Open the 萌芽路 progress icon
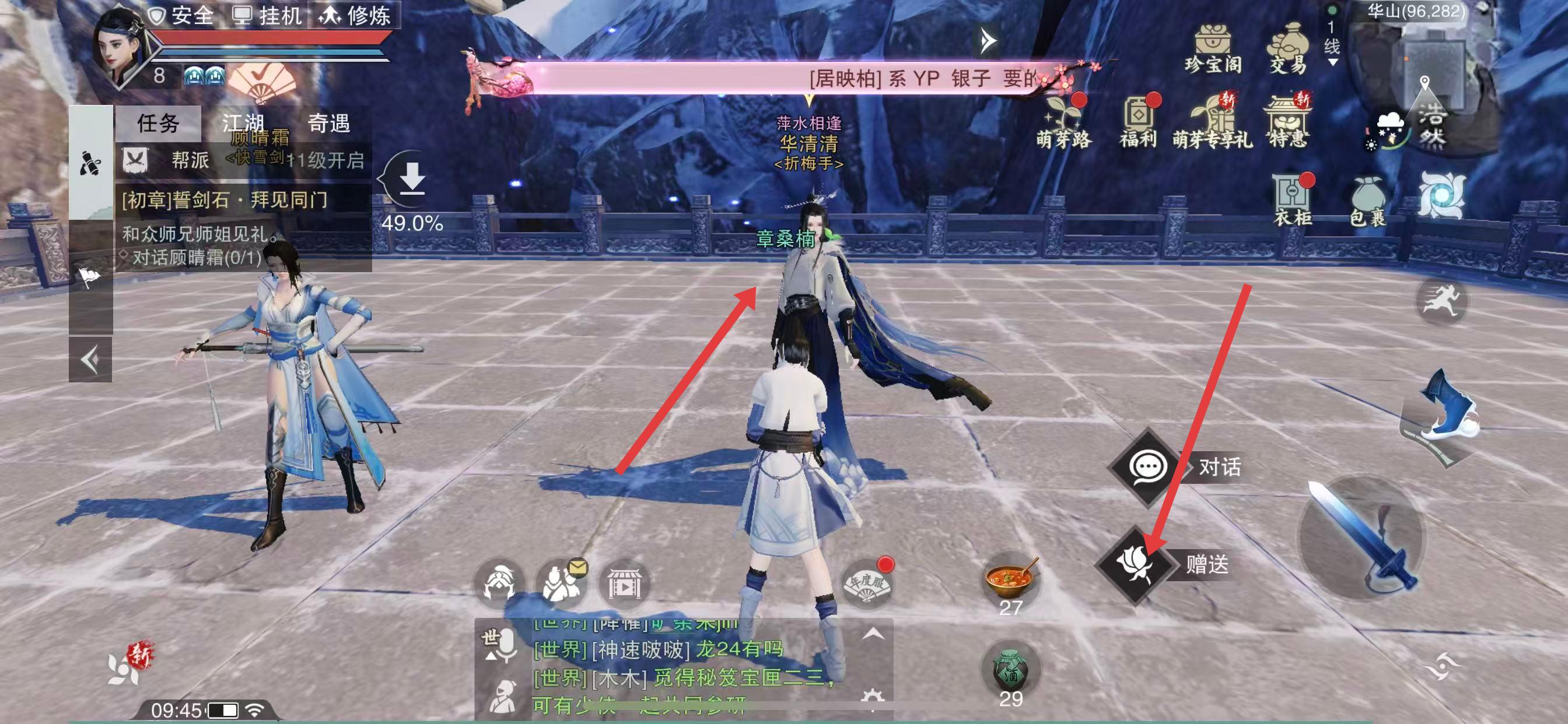The image size is (1568, 724). (x=1064, y=123)
